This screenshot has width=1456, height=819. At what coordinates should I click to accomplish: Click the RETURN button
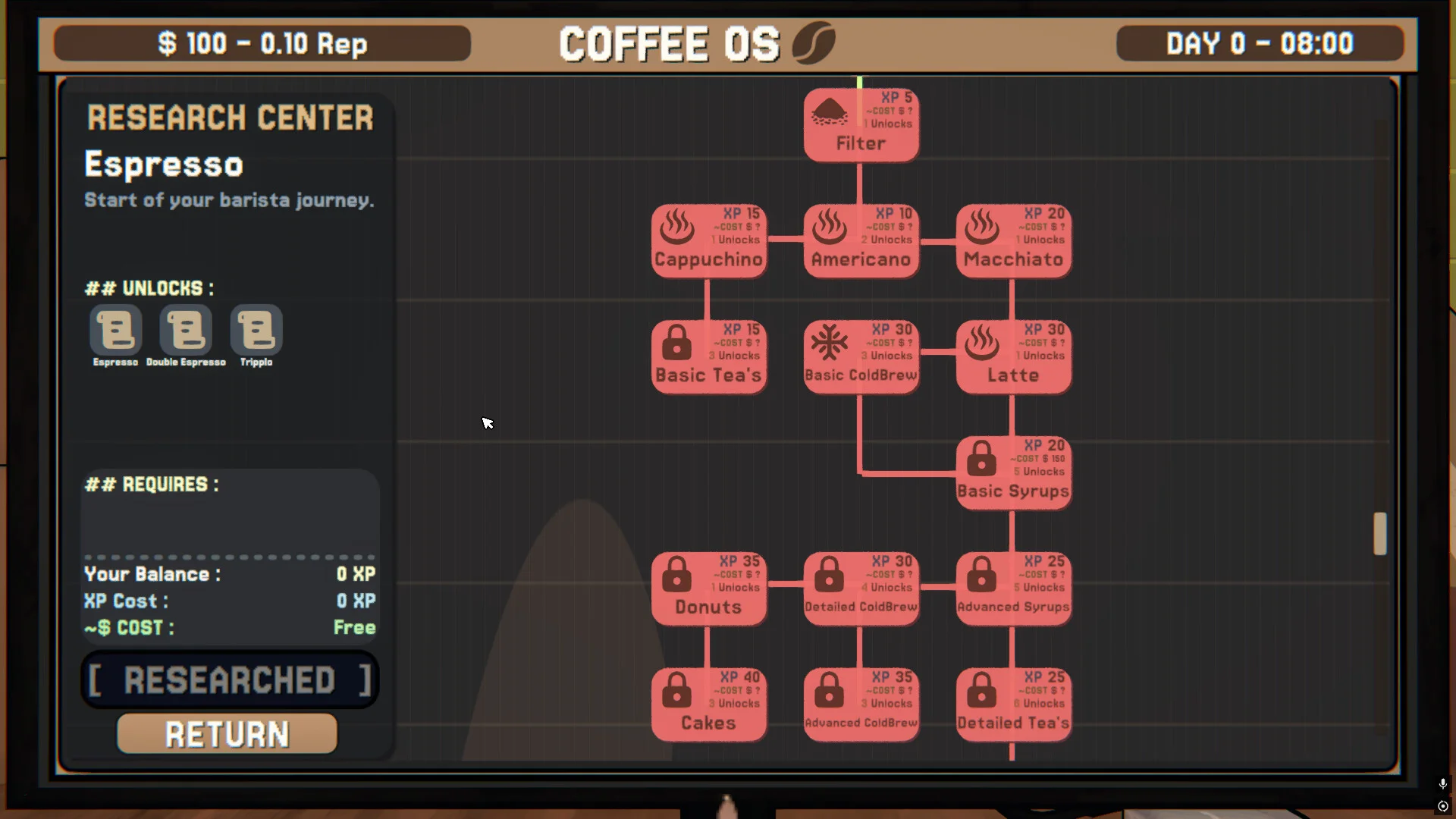click(x=227, y=734)
